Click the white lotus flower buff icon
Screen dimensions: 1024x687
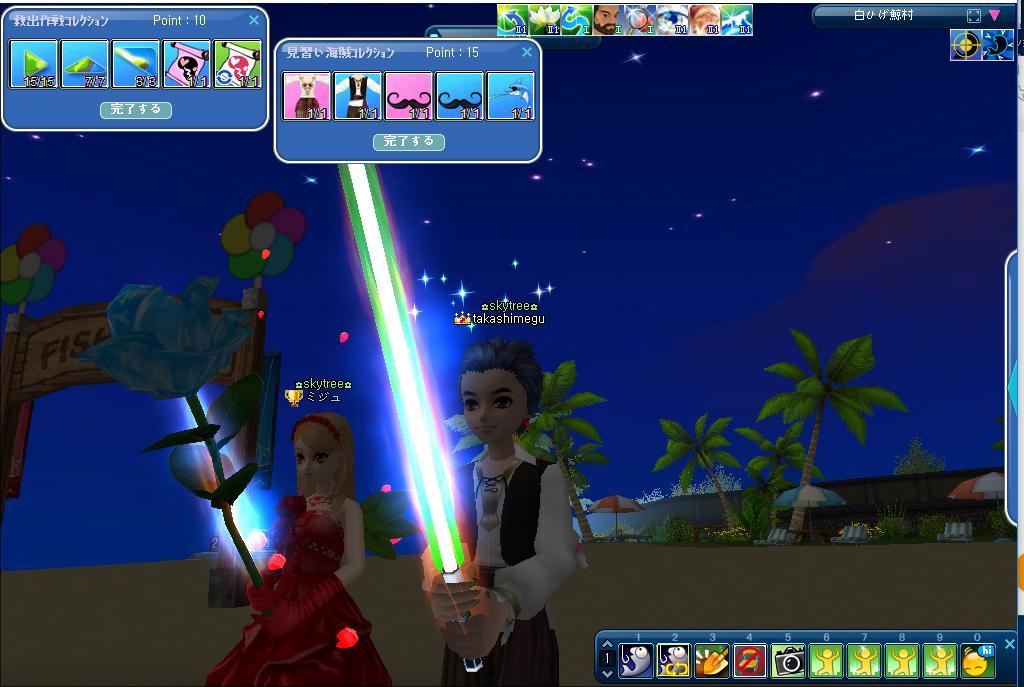546,20
